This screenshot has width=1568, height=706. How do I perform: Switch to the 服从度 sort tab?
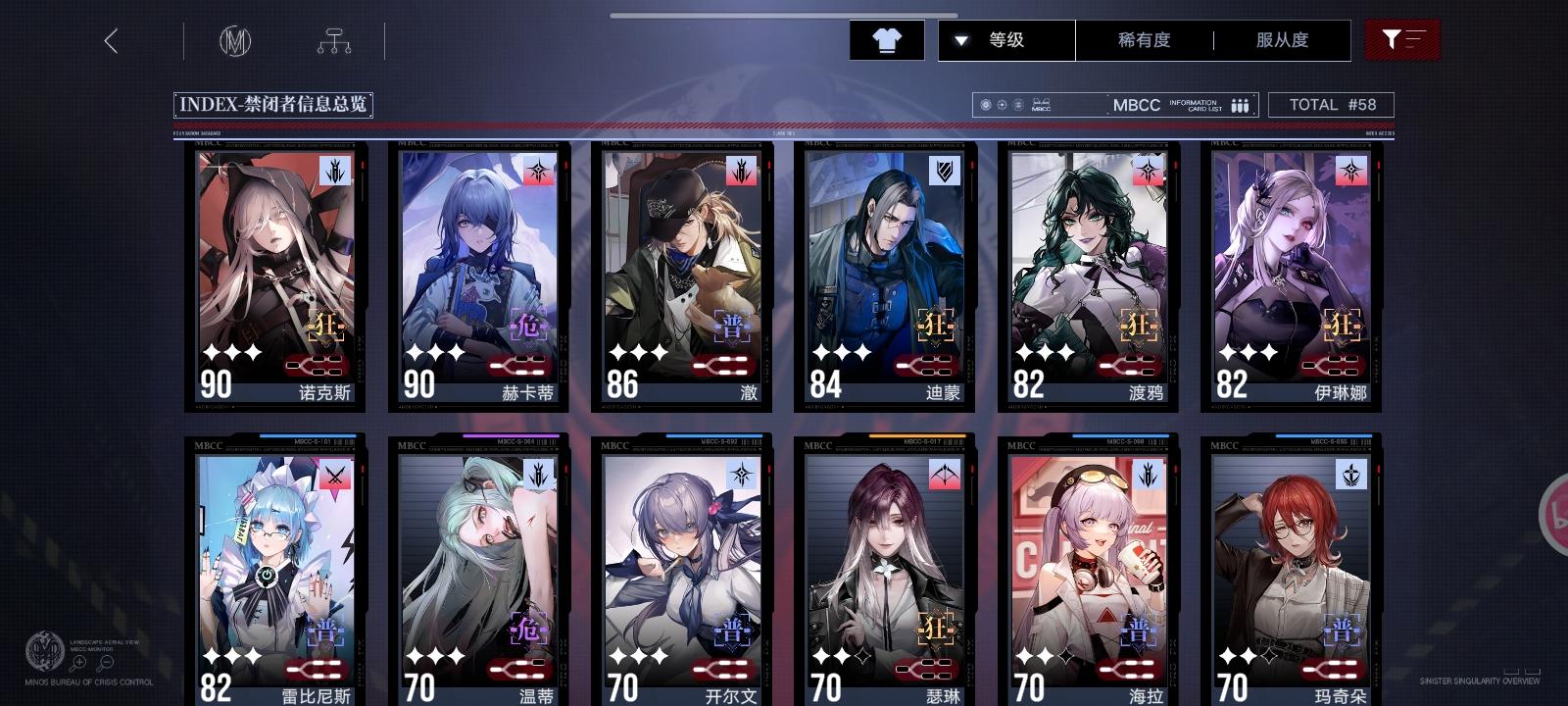click(1282, 40)
